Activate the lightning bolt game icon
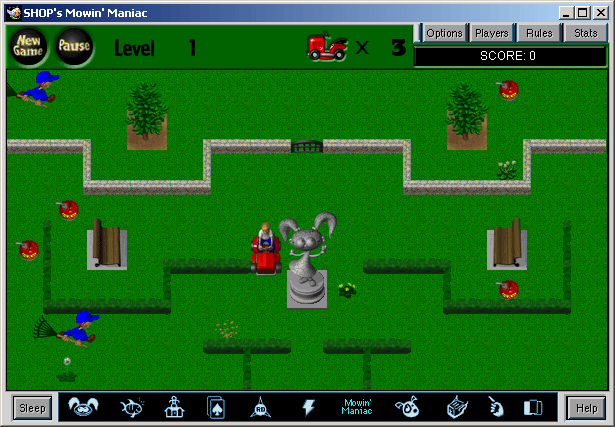The height and width of the screenshot is (427, 615). coord(309,407)
